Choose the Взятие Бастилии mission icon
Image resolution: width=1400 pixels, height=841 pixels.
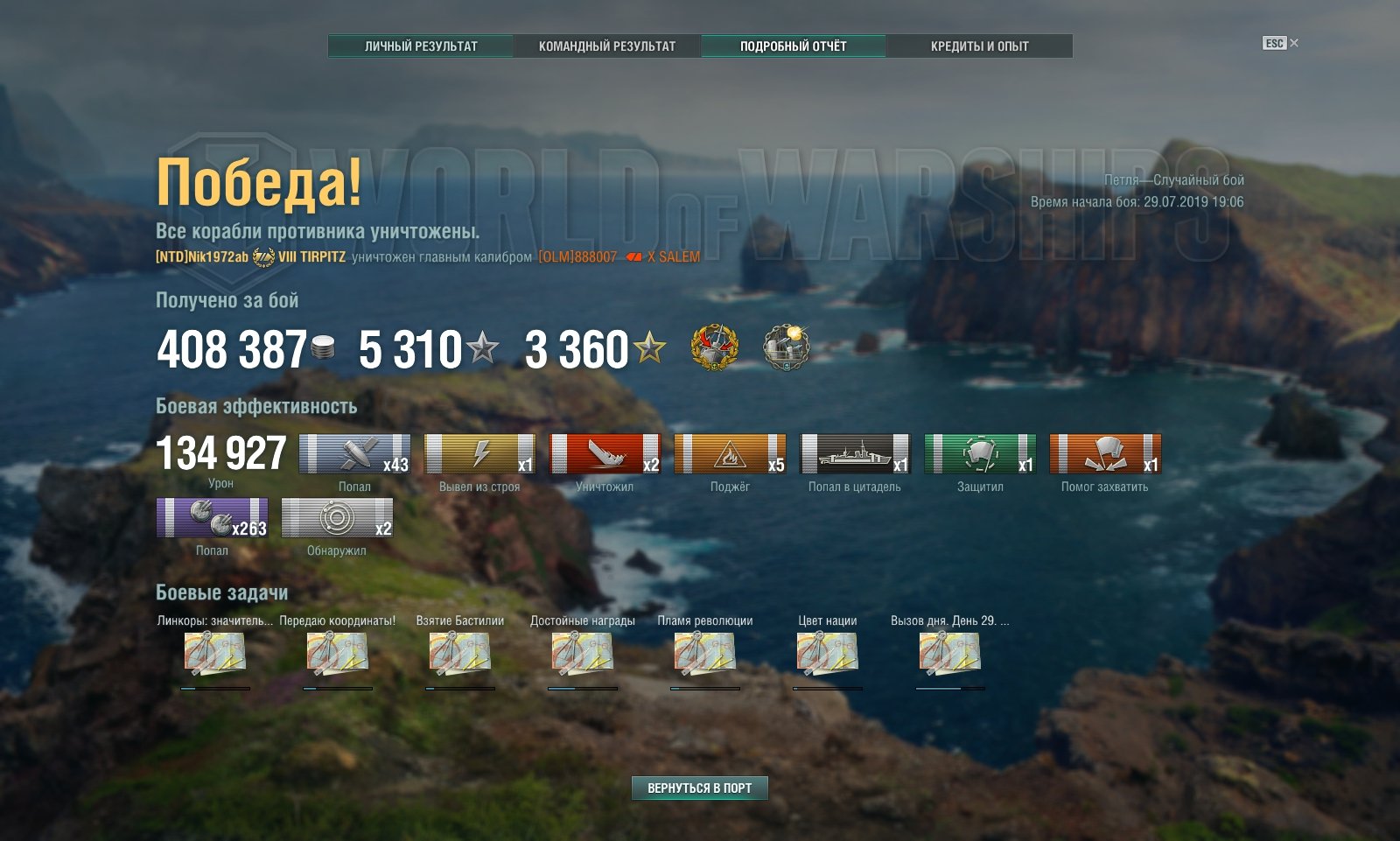(x=459, y=654)
